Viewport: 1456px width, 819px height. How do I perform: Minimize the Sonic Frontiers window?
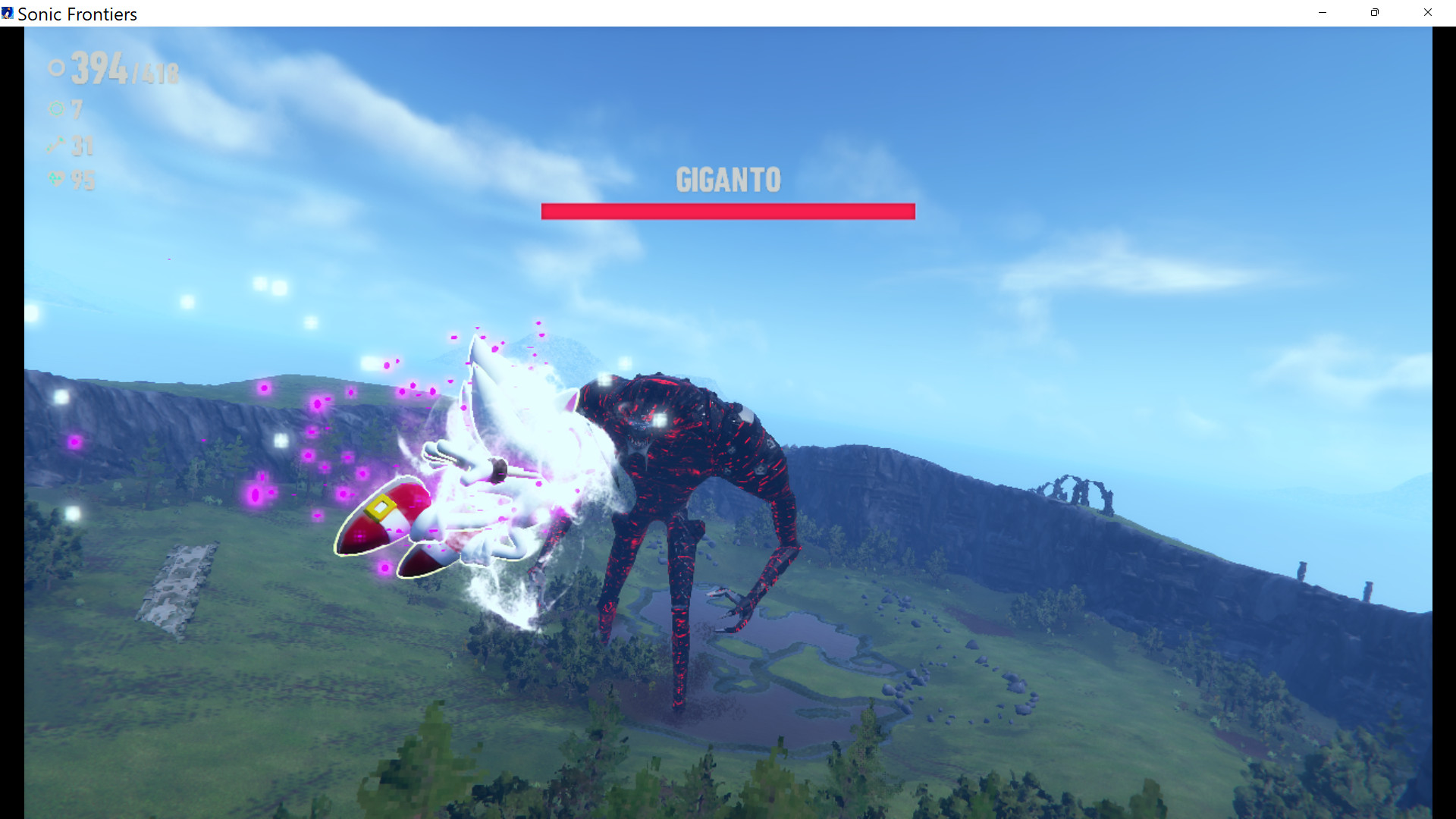[1323, 12]
